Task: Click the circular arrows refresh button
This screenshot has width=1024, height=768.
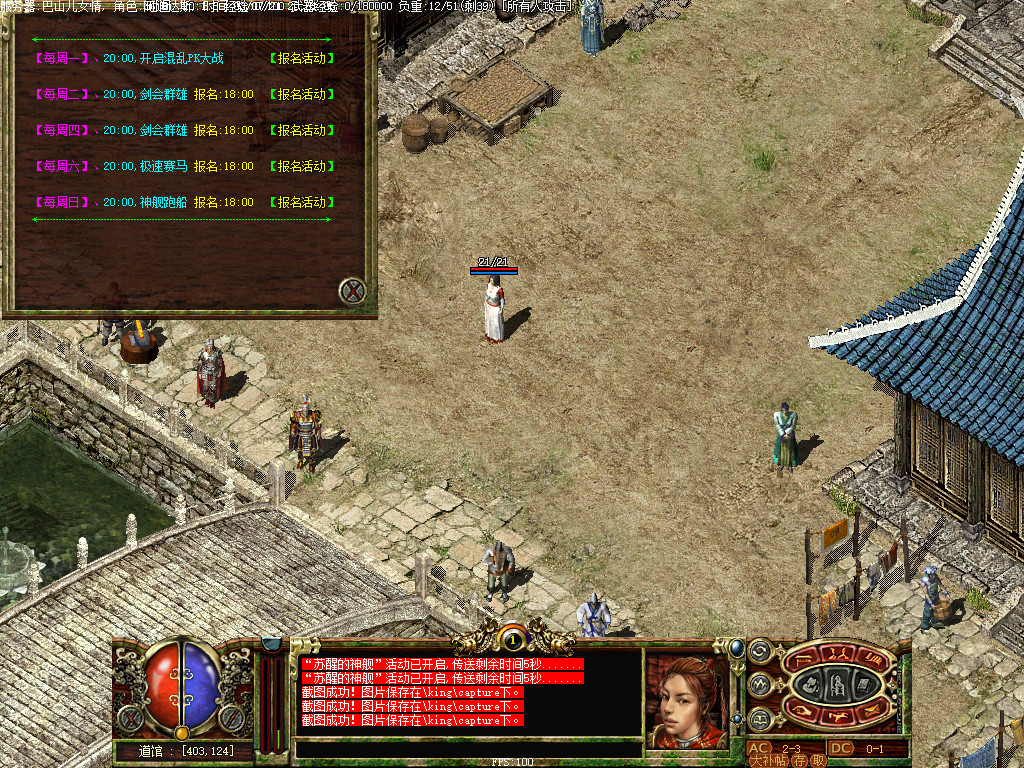Action: pyautogui.click(x=759, y=652)
